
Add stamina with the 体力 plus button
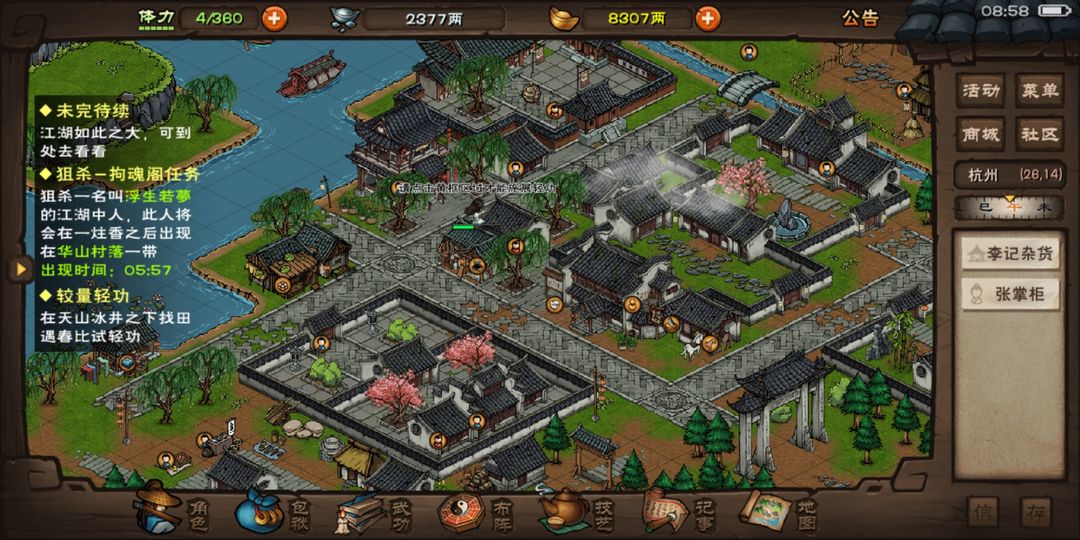coord(273,18)
